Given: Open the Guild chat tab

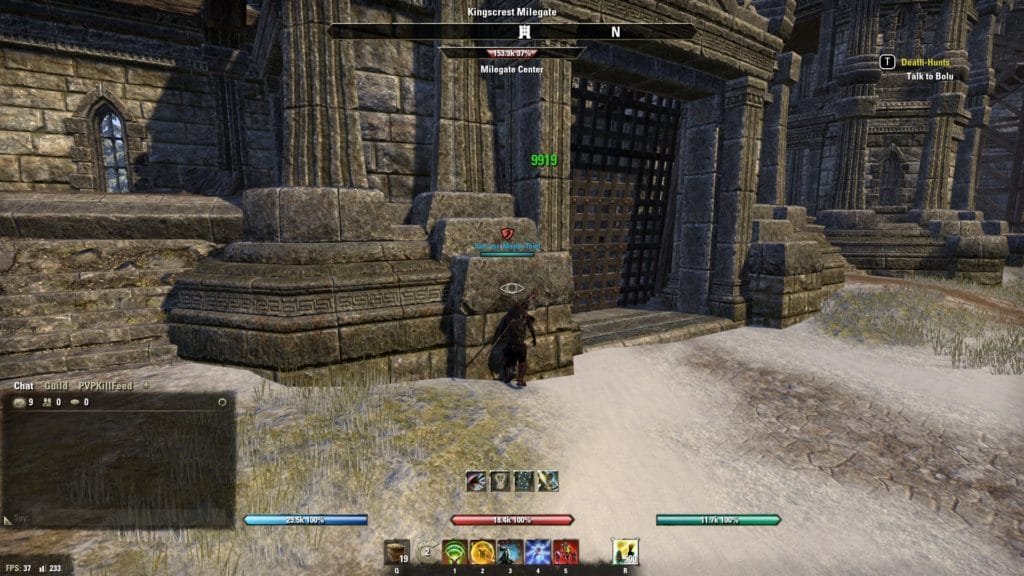Looking at the screenshot, I should point(56,385).
